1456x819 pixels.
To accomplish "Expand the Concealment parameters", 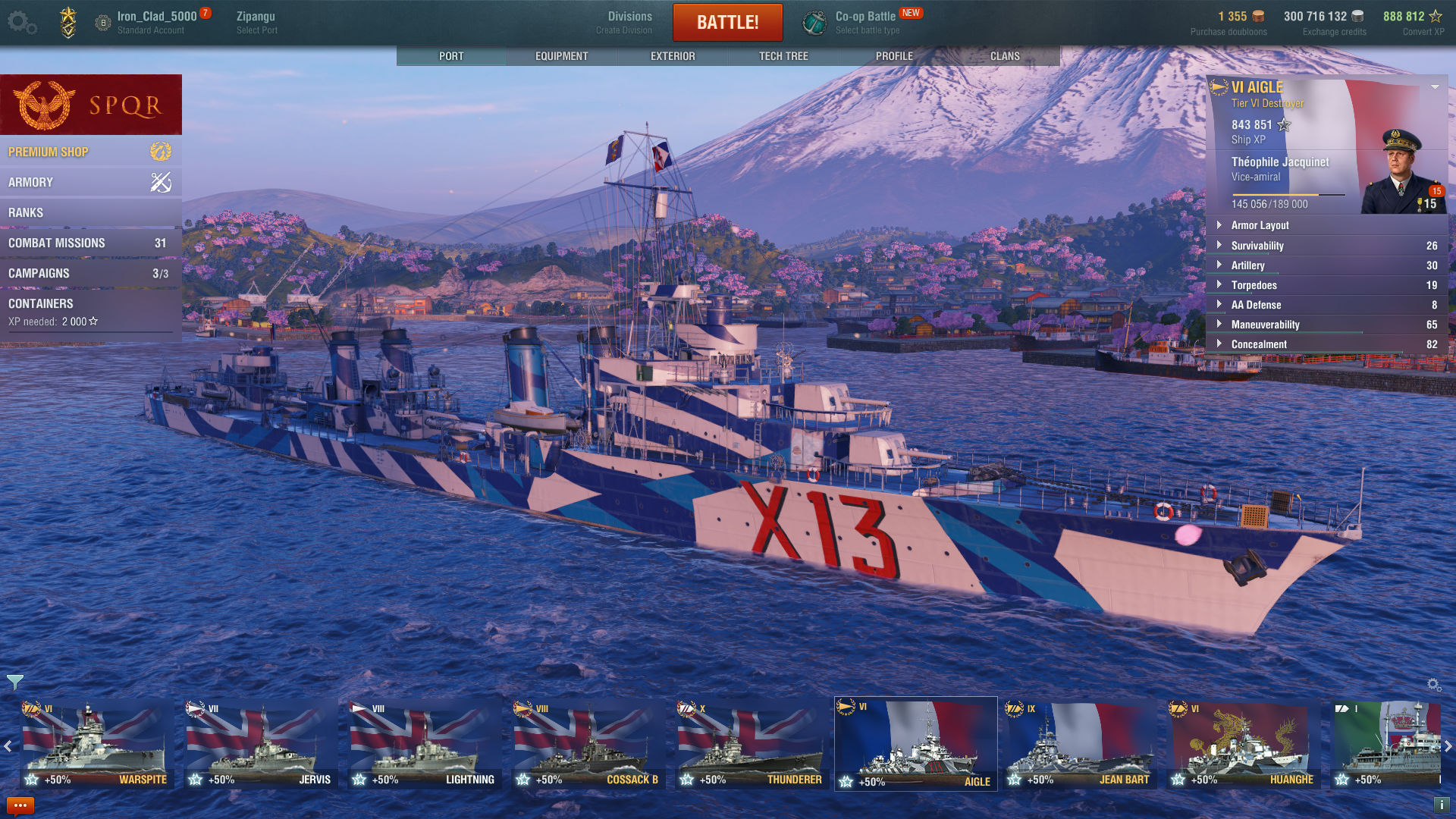I will (x=1258, y=344).
